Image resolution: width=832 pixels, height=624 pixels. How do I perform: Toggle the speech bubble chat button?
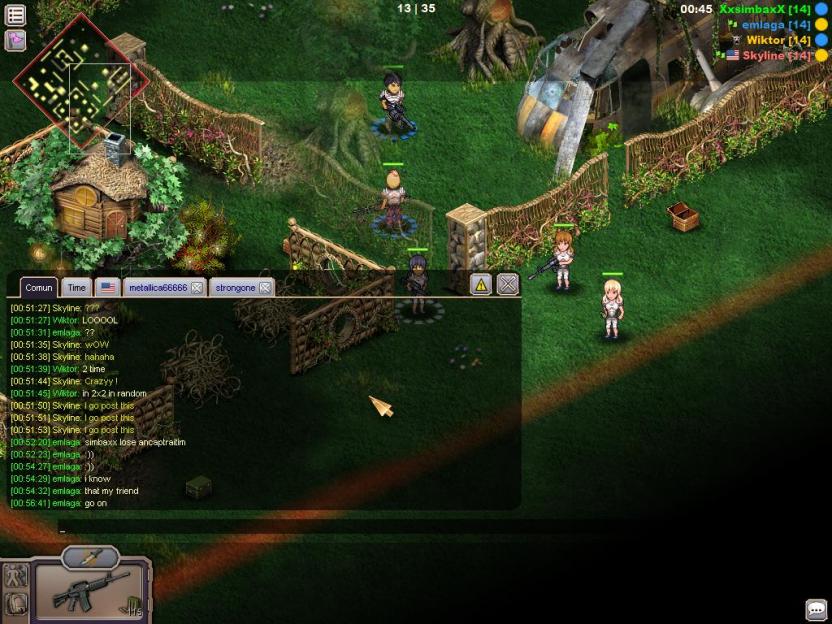coord(816,609)
